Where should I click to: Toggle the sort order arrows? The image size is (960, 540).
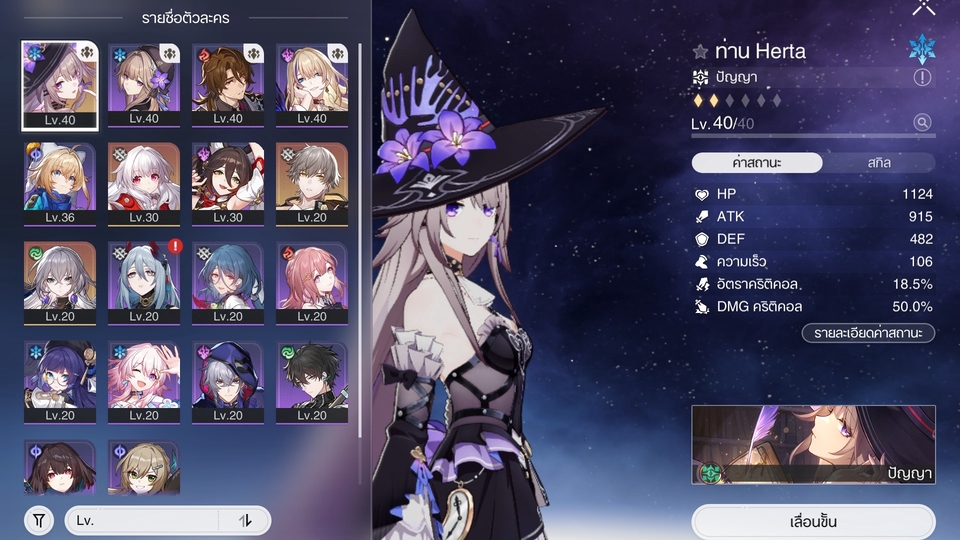245,520
